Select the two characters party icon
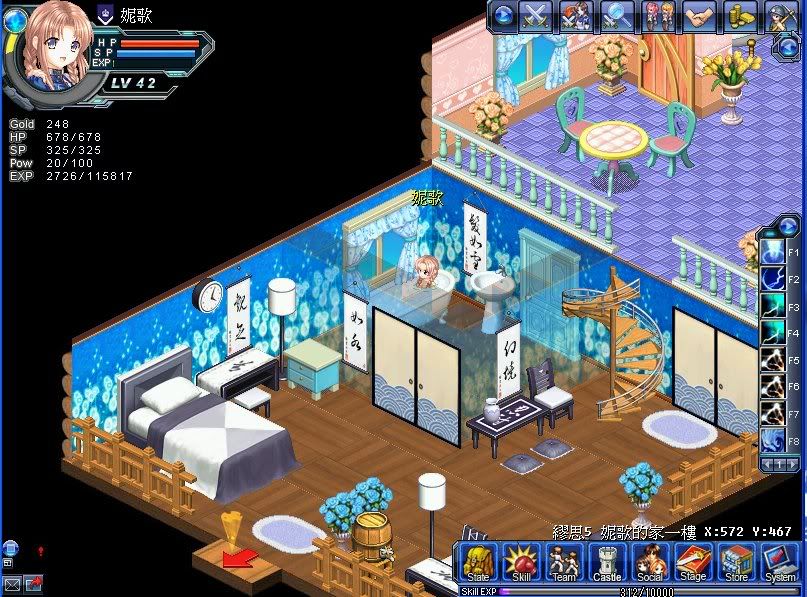The image size is (807, 597). [658, 16]
